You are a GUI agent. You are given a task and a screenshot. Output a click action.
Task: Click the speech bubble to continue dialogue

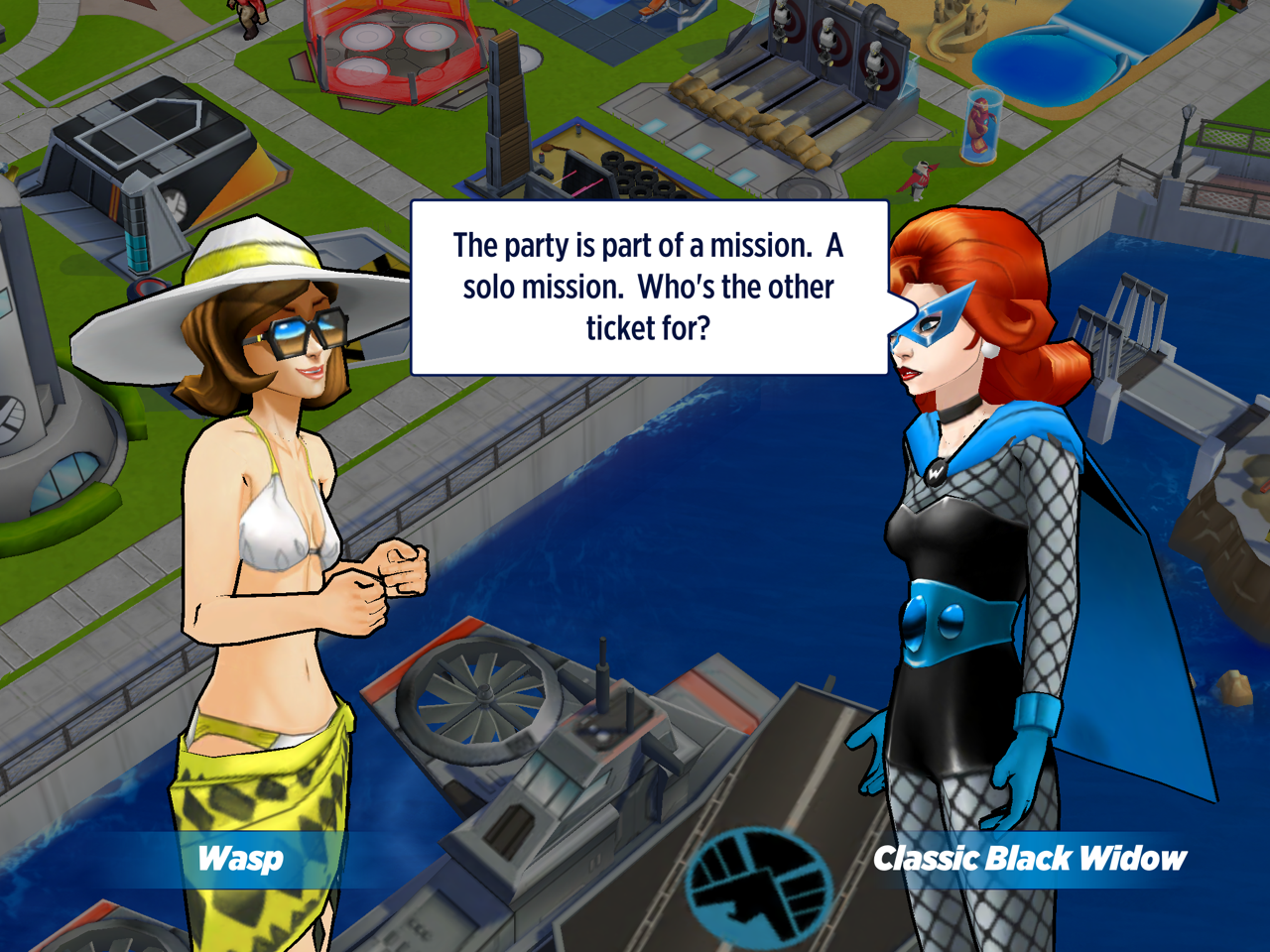(649, 288)
